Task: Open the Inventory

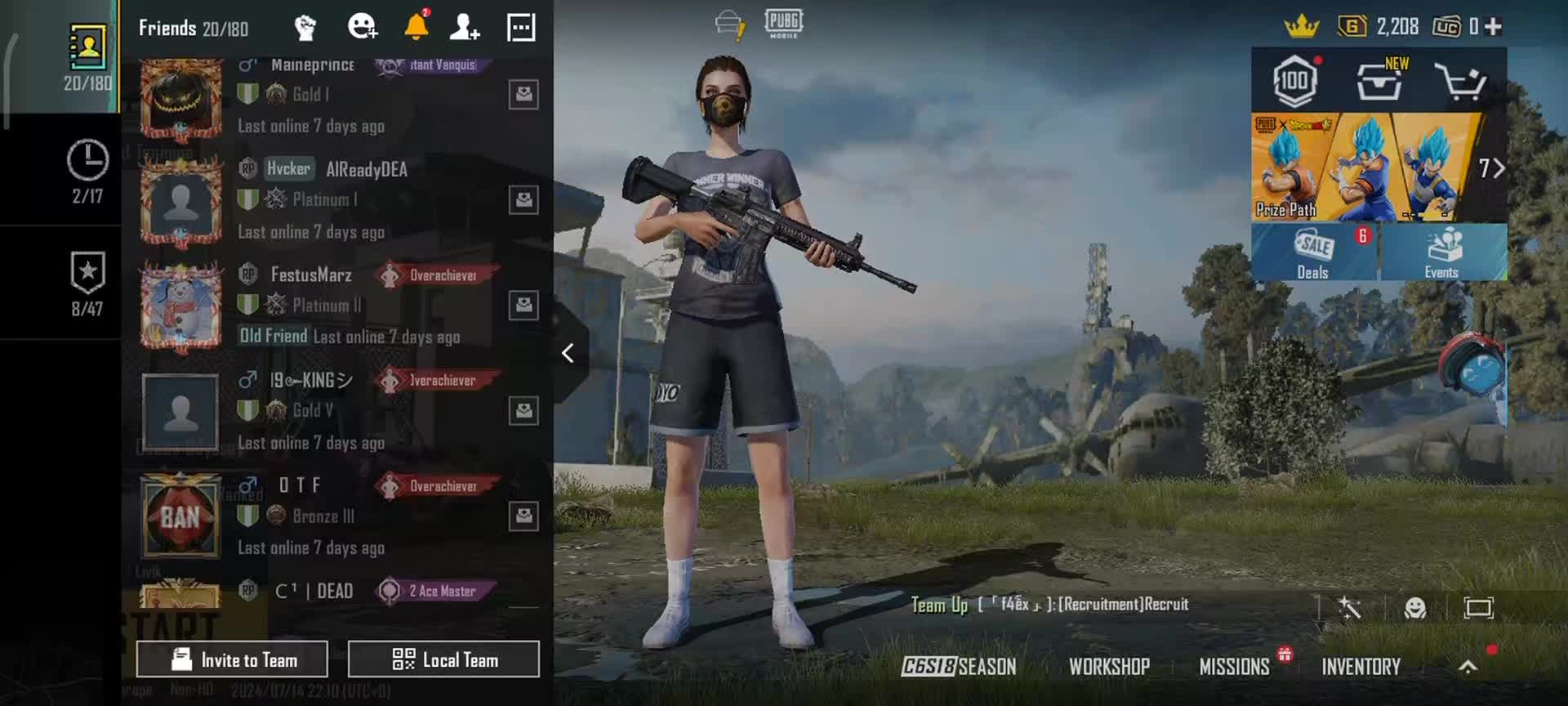Action: tap(1361, 667)
